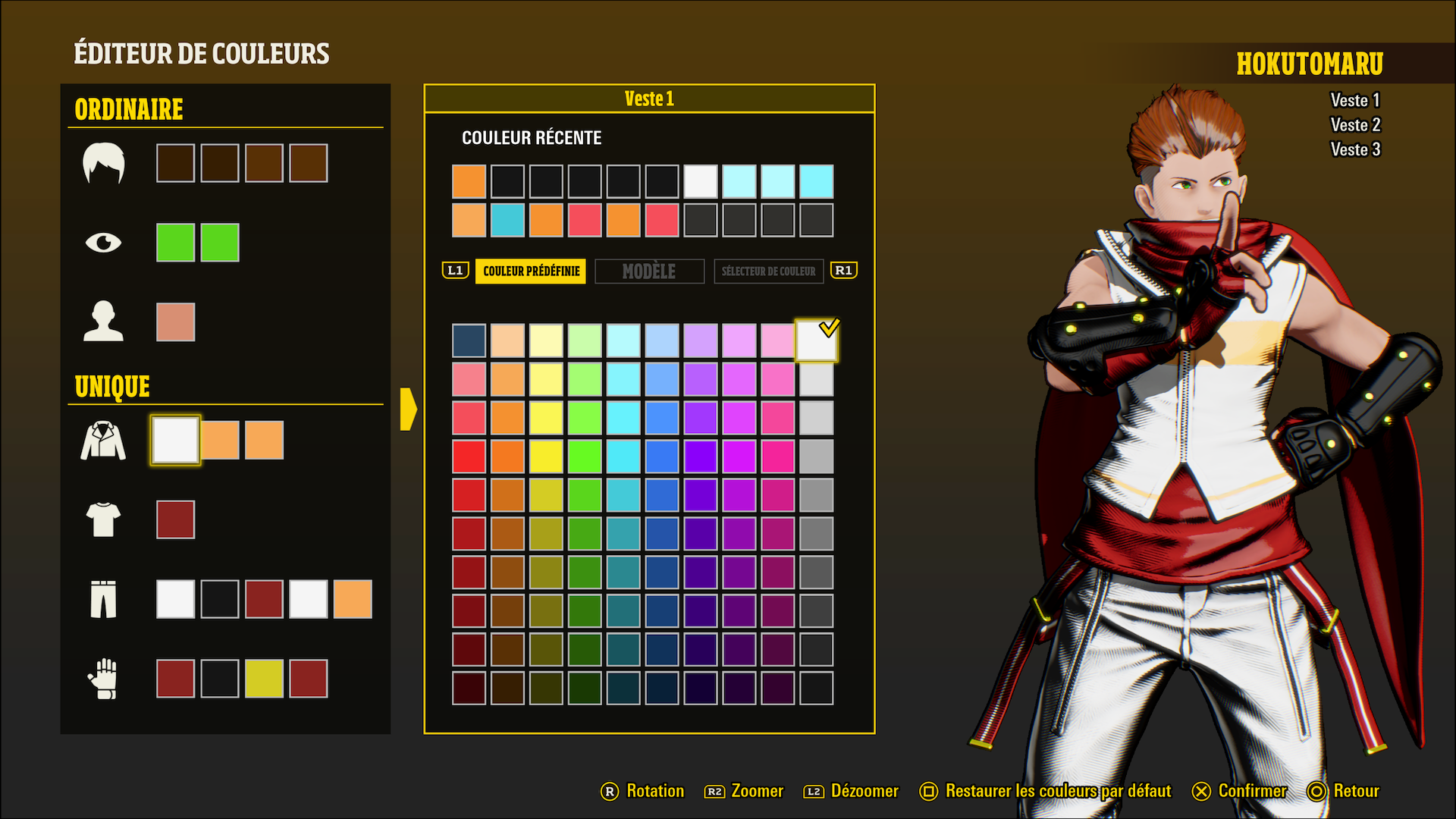
Task: Pick the white recent color swatch
Action: [700, 181]
